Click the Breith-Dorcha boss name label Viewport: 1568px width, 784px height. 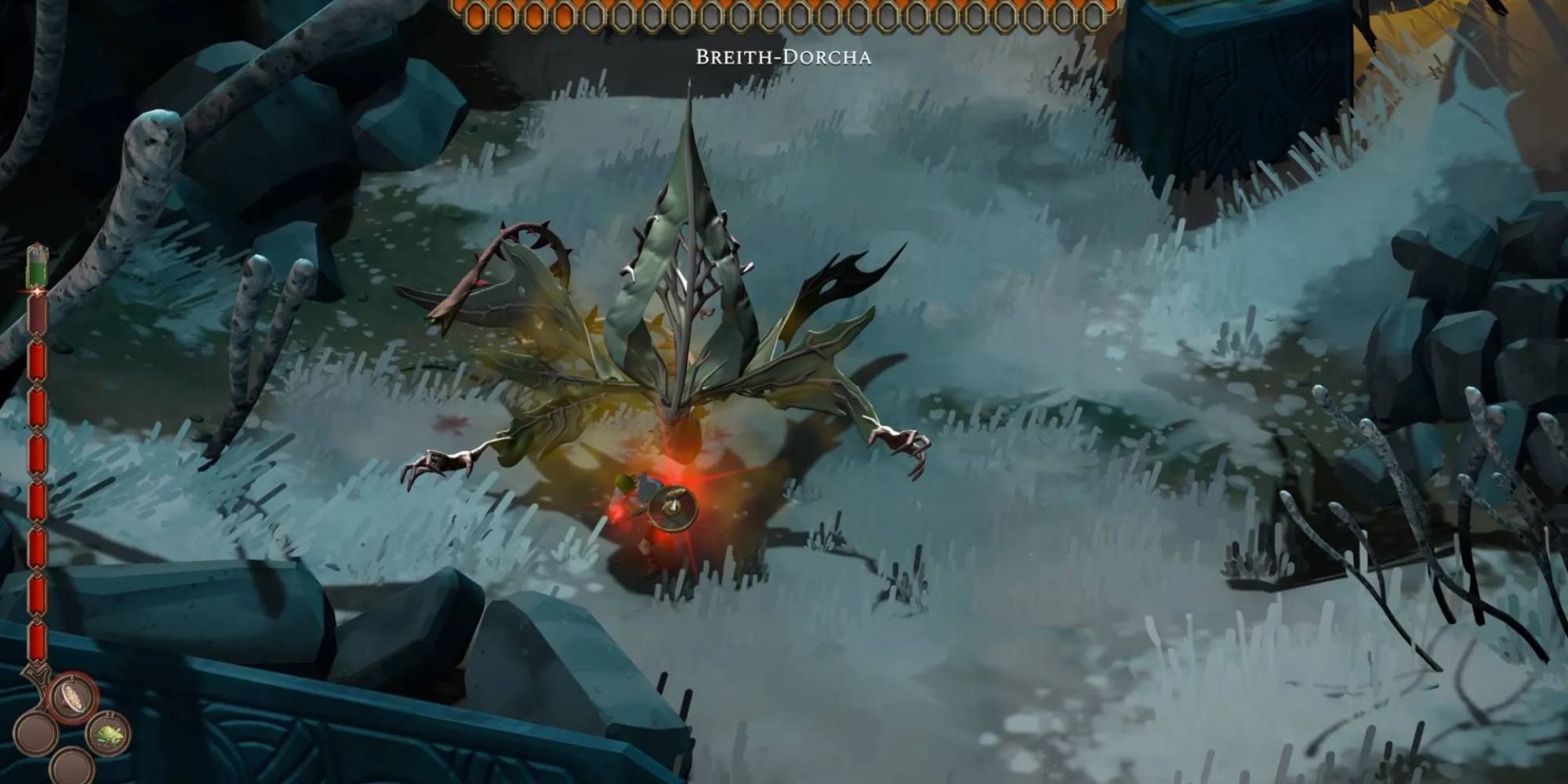click(x=784, y=55)
